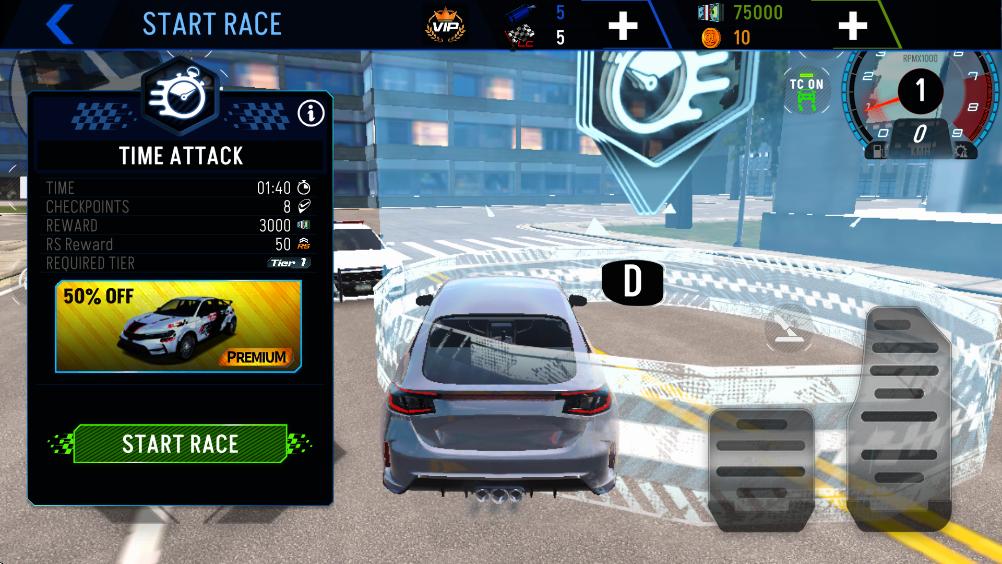Open the 50% off premium car offer

click(179, 325)
